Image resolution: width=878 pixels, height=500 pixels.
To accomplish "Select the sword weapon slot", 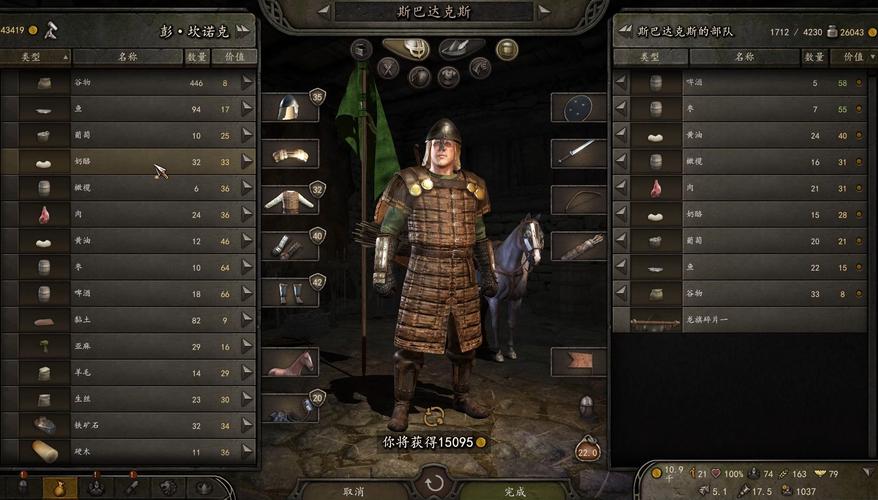I will pyautogui.click(x=578, y=153).
